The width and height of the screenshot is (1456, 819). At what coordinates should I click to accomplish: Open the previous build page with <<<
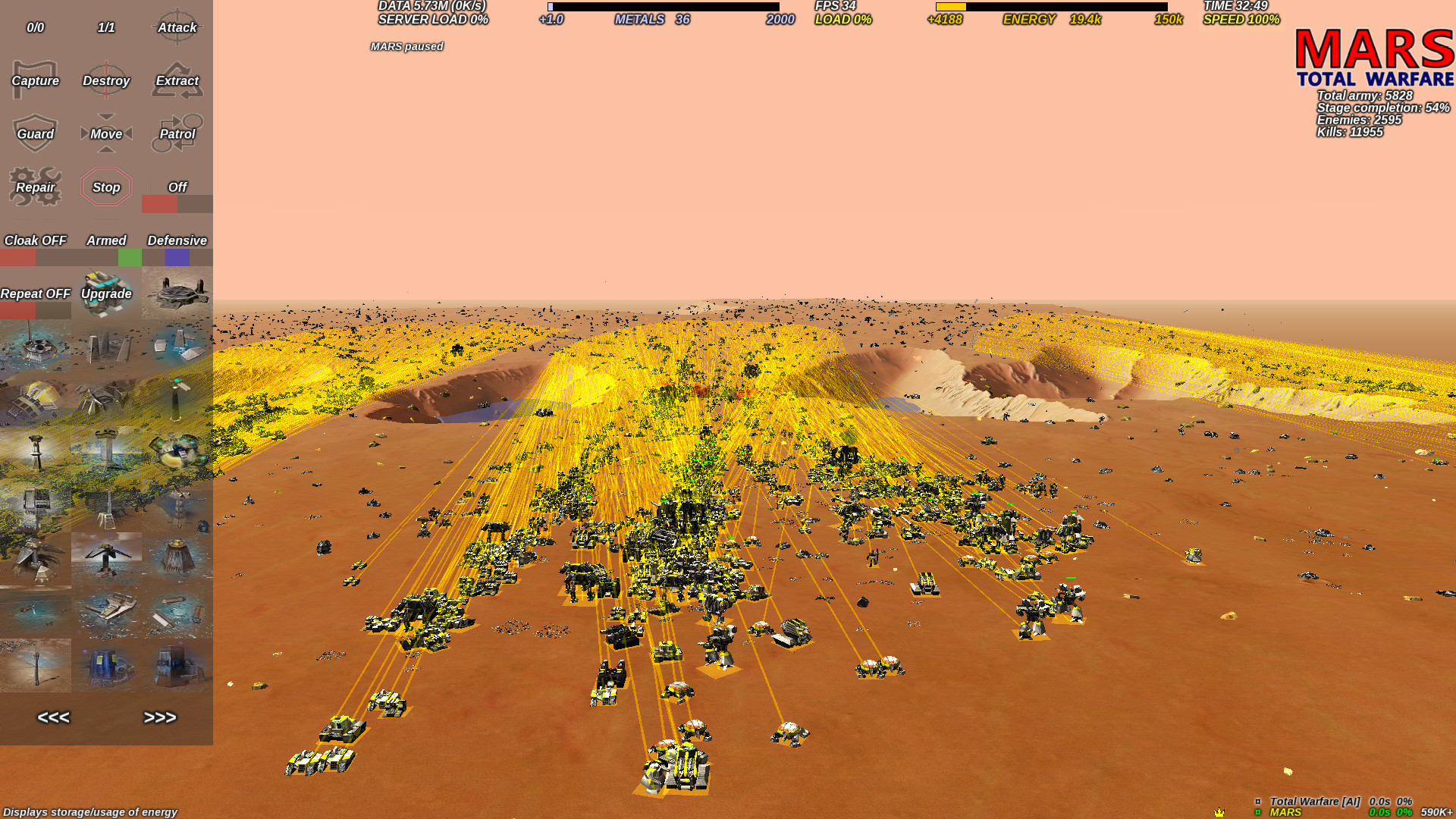(x=53, y=717)
